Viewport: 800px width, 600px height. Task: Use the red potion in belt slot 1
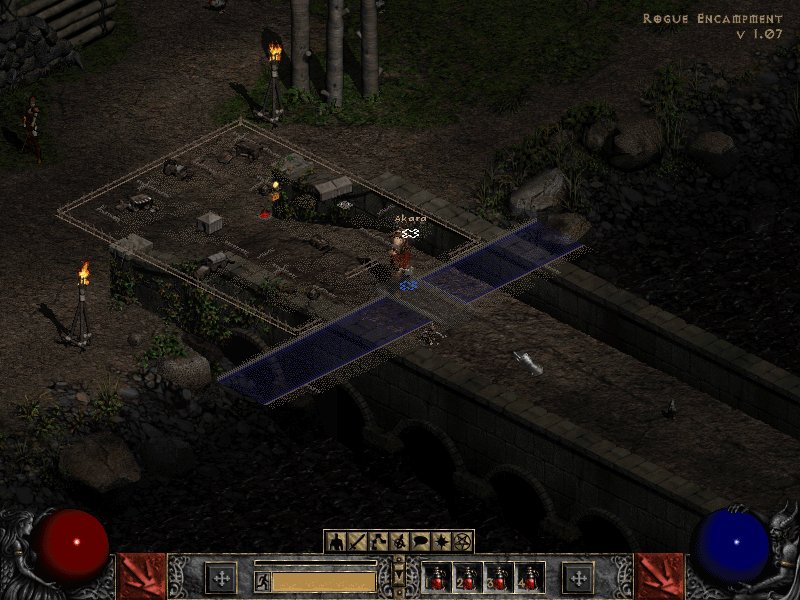pos(437,577)
